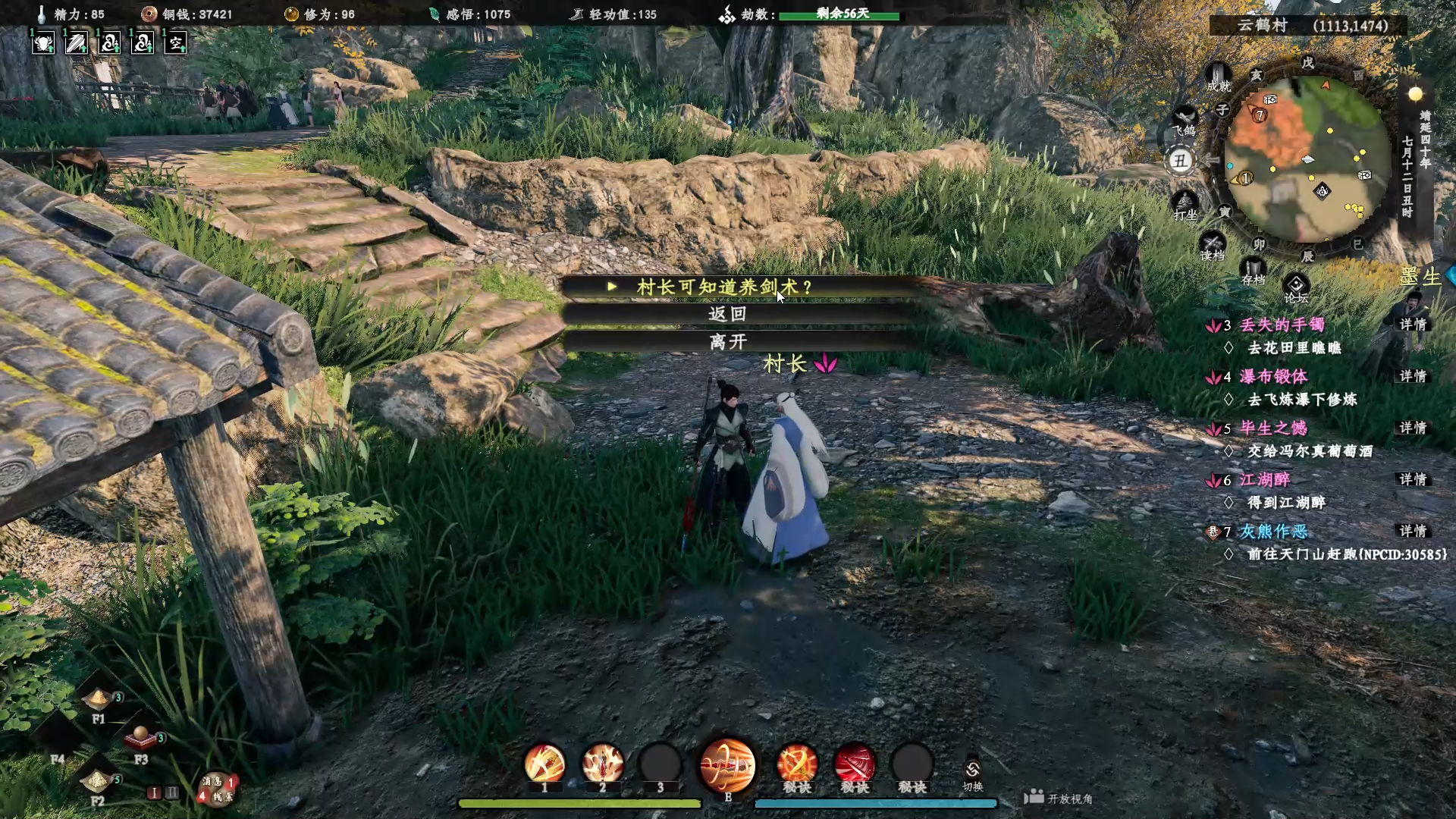Open the 飞鸽 messenger pigeon icon
Viewport: 1456px width, 819px height.
pyautogui.click(x=1185, y=119)
